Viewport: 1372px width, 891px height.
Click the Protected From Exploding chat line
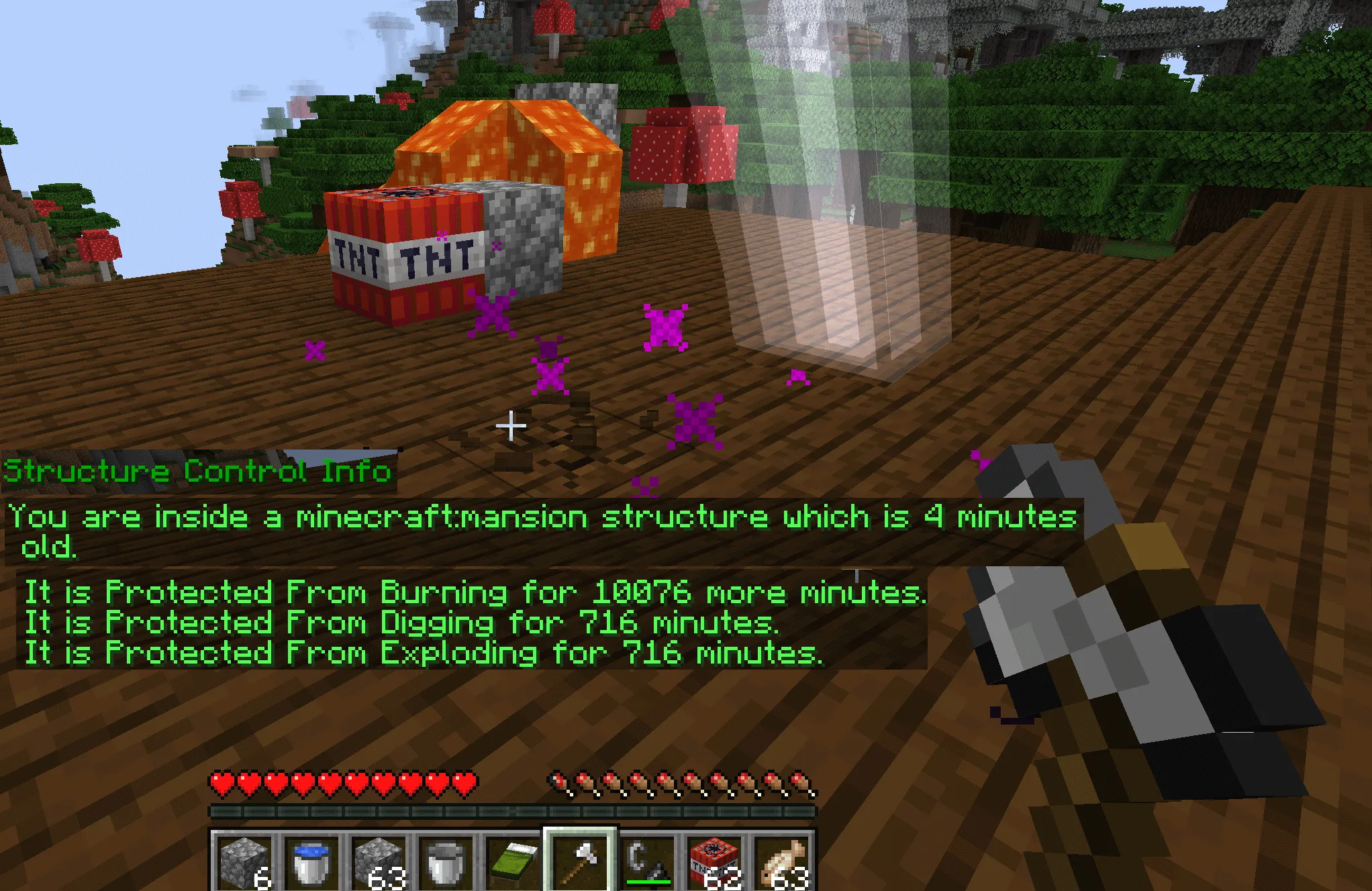click(423, 653)
